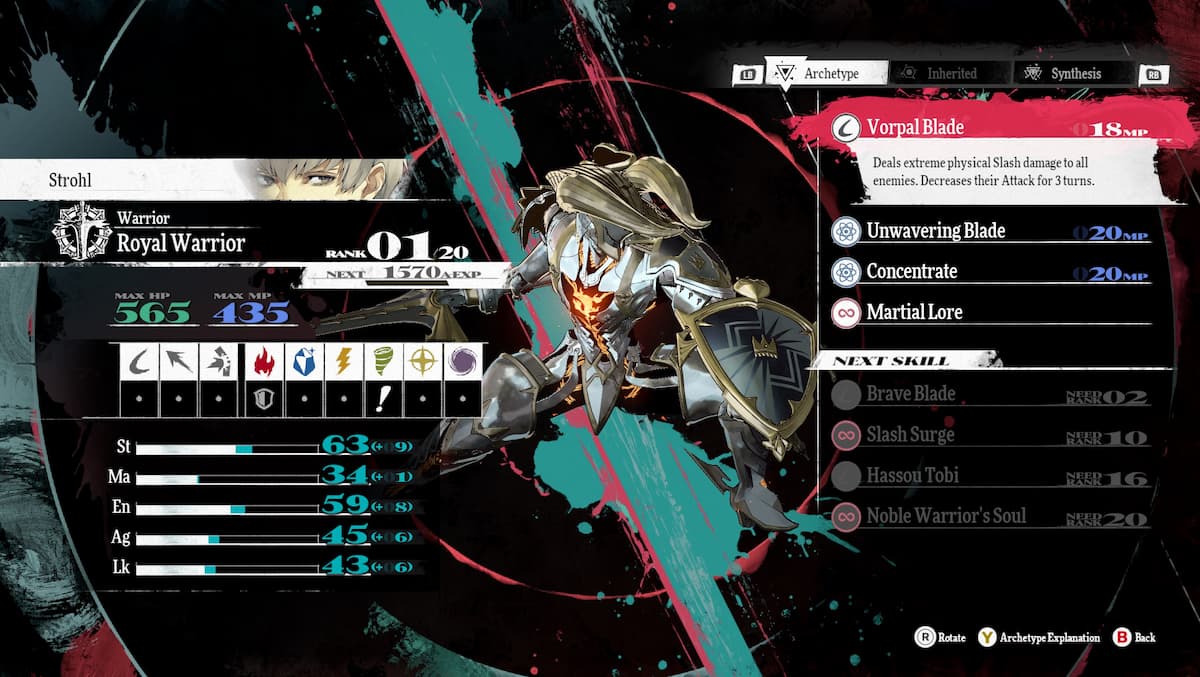The height and width of the screenshot is (677, 1200).
Task: Click the green tornado wind affinity icon
Action: pyautogui.click(x=382, y=361)
